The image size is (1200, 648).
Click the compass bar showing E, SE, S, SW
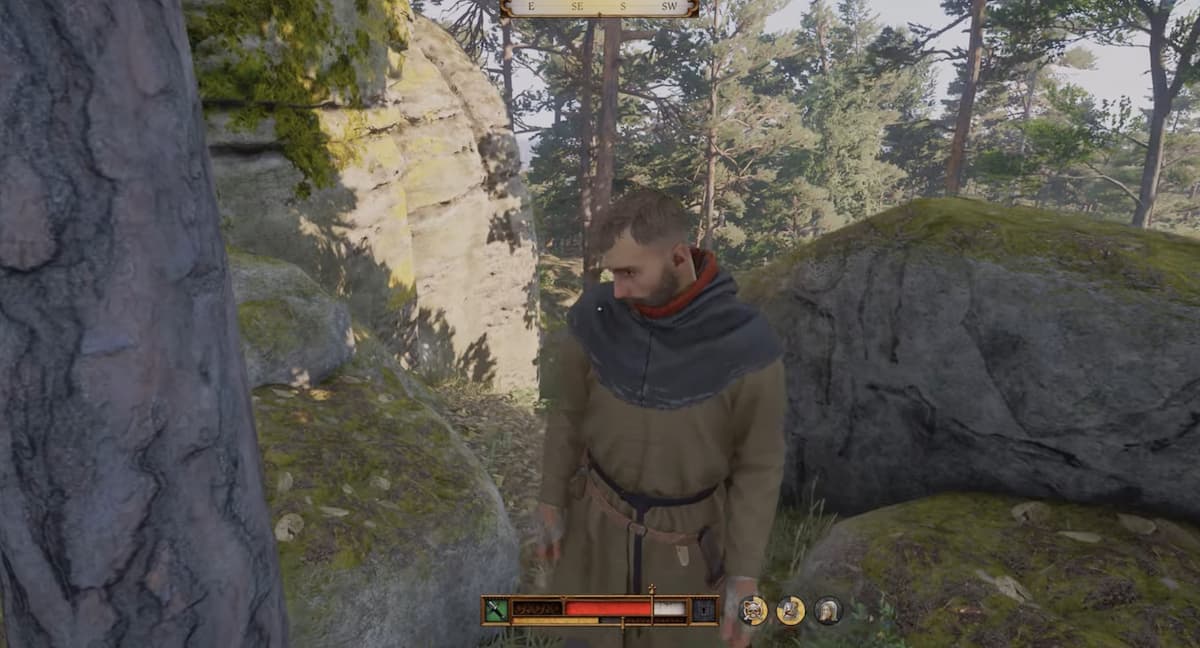[599, 8]
